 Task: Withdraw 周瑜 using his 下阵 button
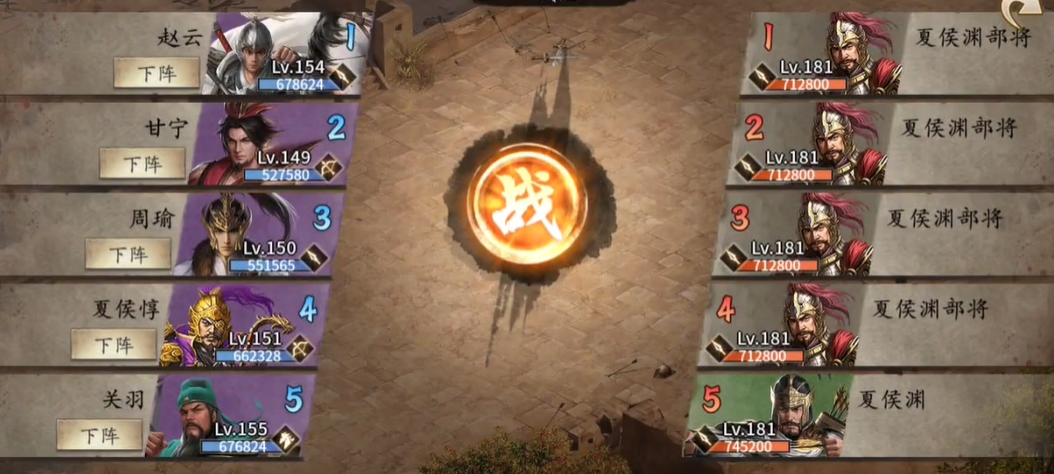click(x=128, y=253)
